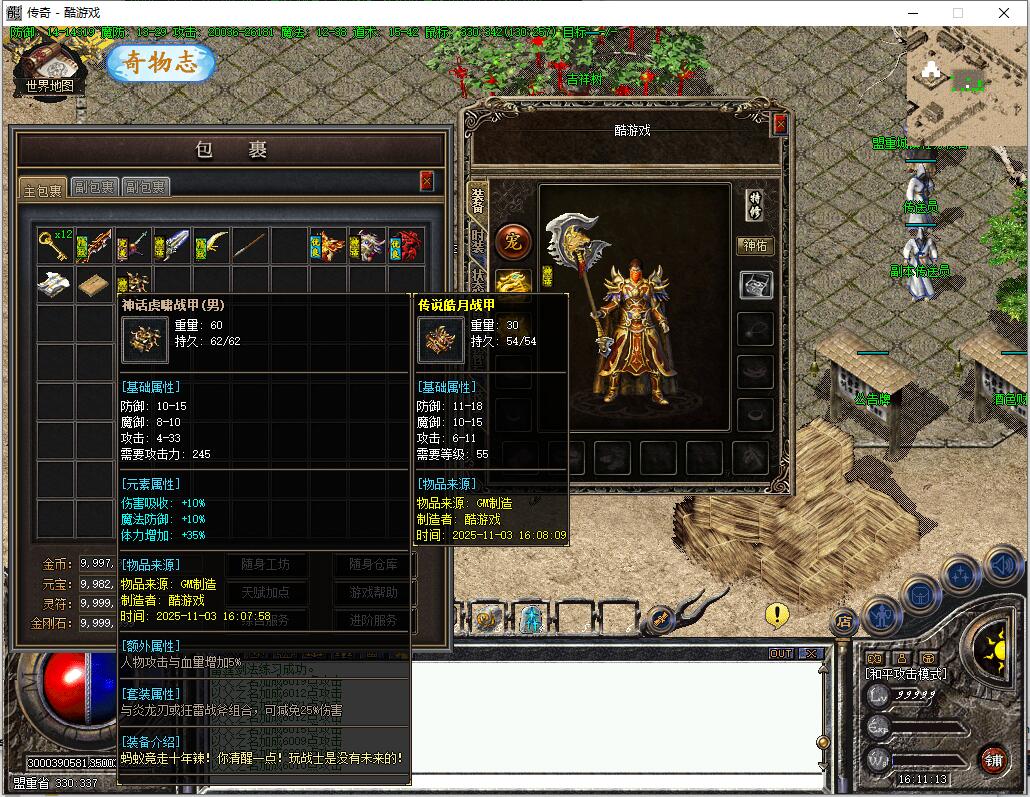Open the 随身仓库 portable warehouse
The image size is (1030, 797).
(373, 565)
